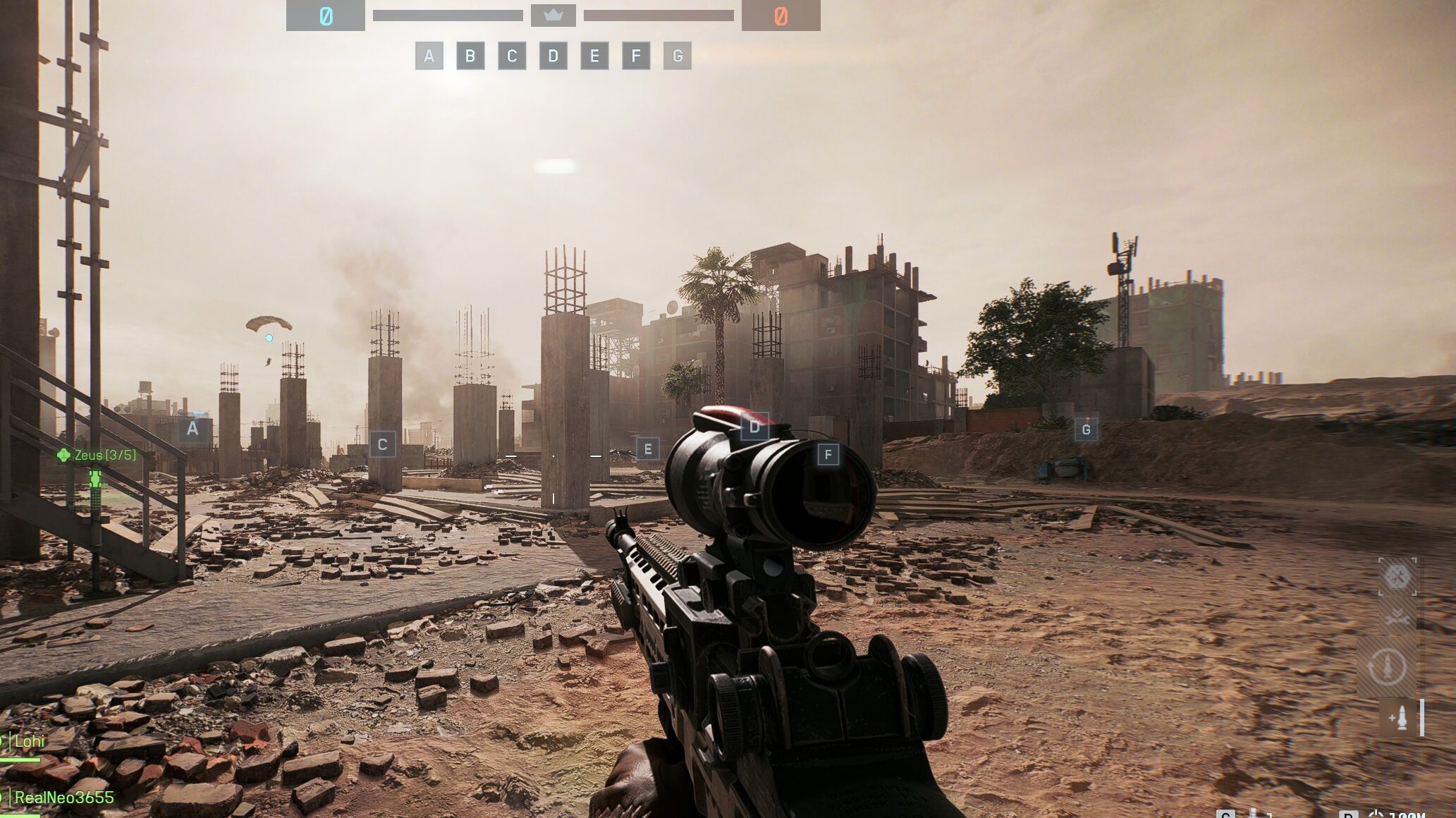Select the plus-shell ammo icon
This screenshot has height=818, width=1456.
1398,718
